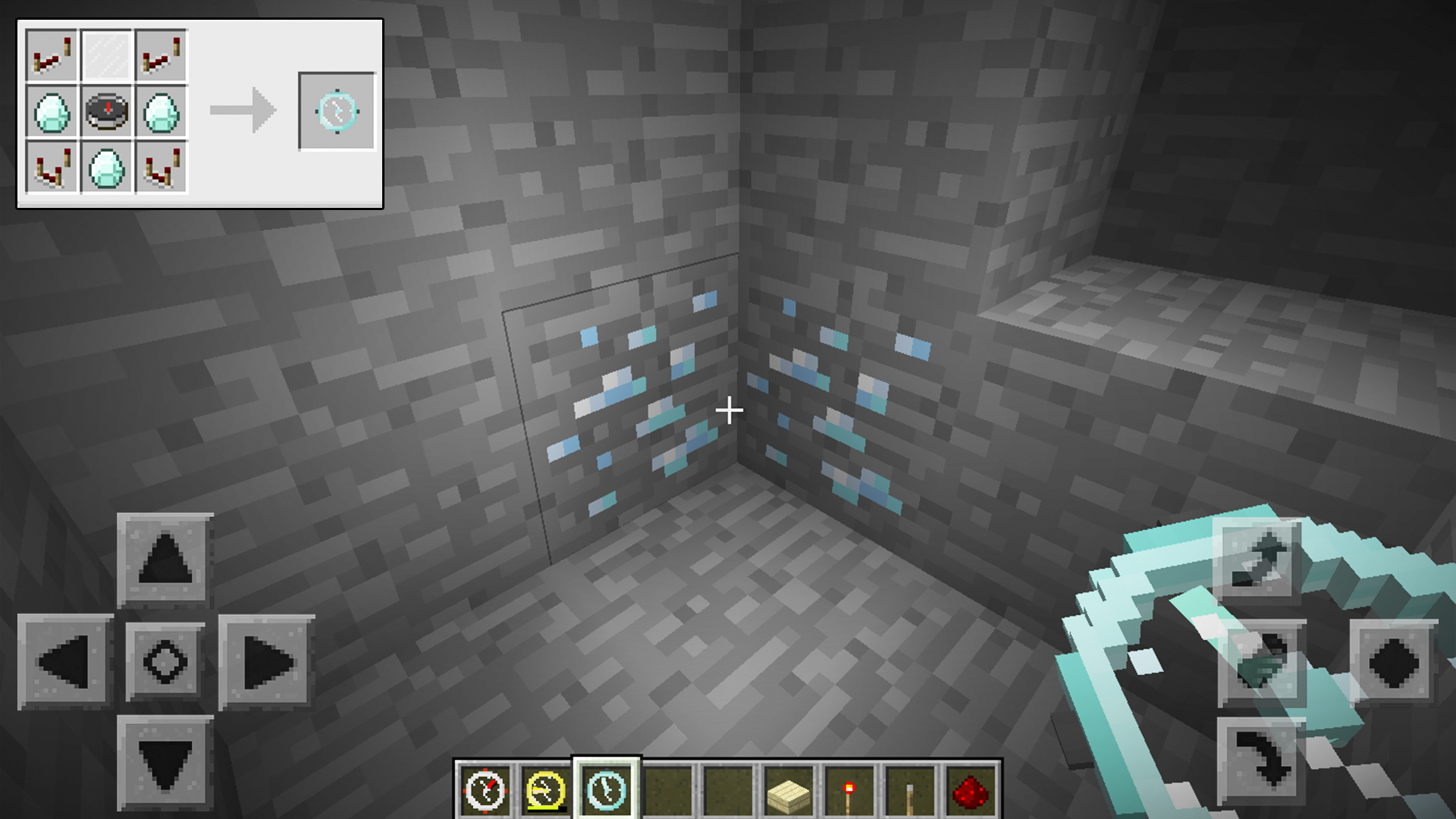Screen dimensions: 1456x819
Task: Click the bottom-center diamond in the crafting grid
Action: click(108, 168)
